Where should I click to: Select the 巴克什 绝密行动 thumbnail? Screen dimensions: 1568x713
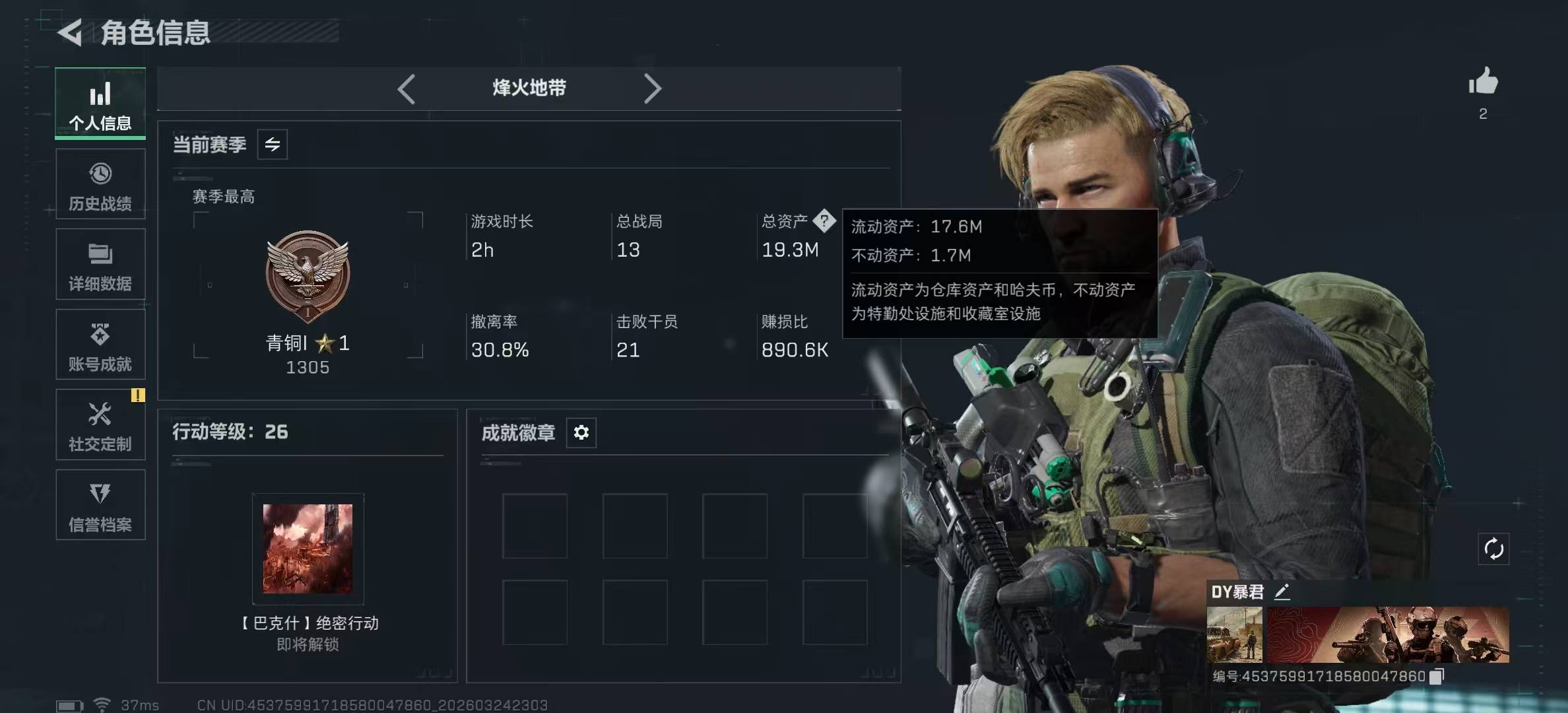coord(308,549)
